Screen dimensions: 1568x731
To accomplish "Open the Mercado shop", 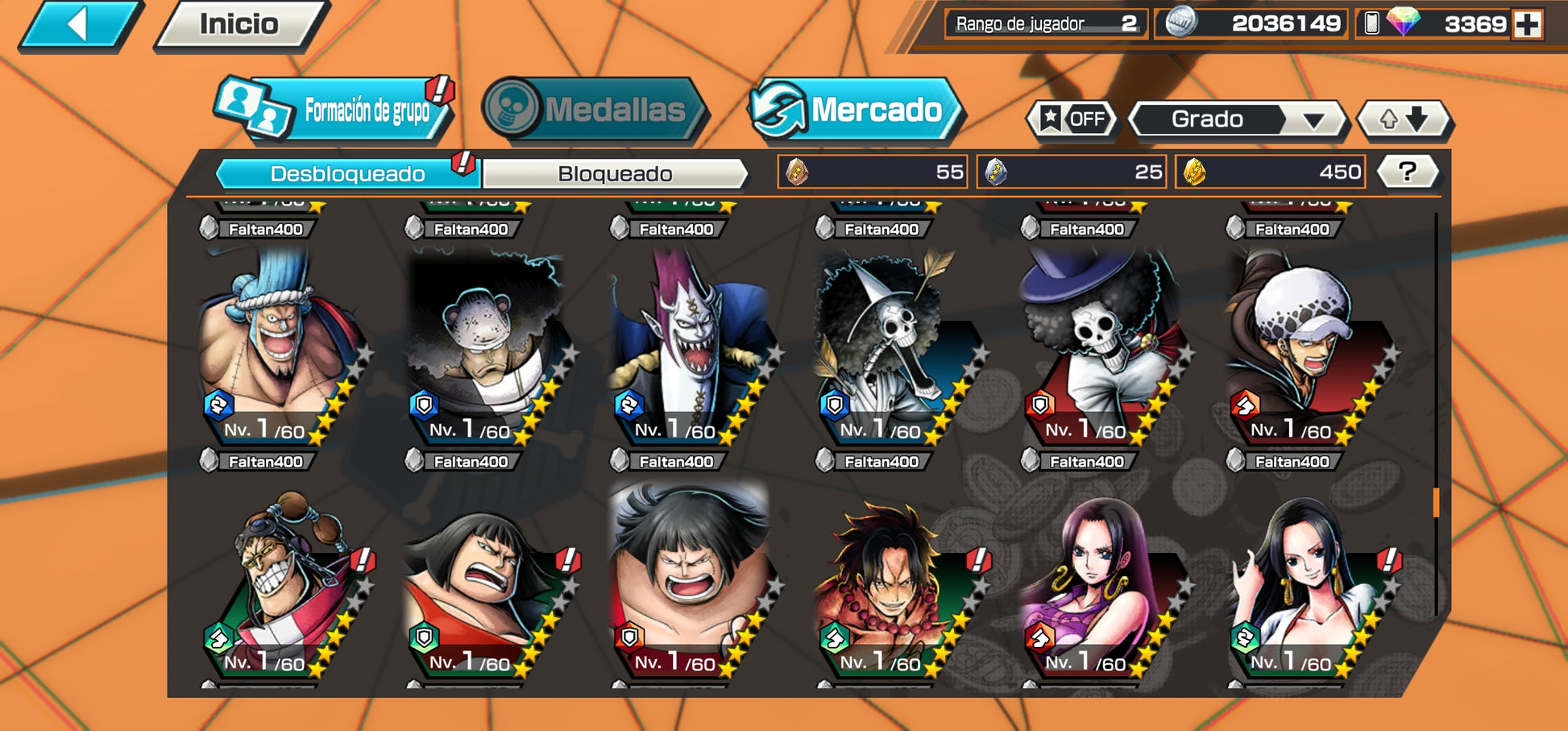I will coord(856,110).
